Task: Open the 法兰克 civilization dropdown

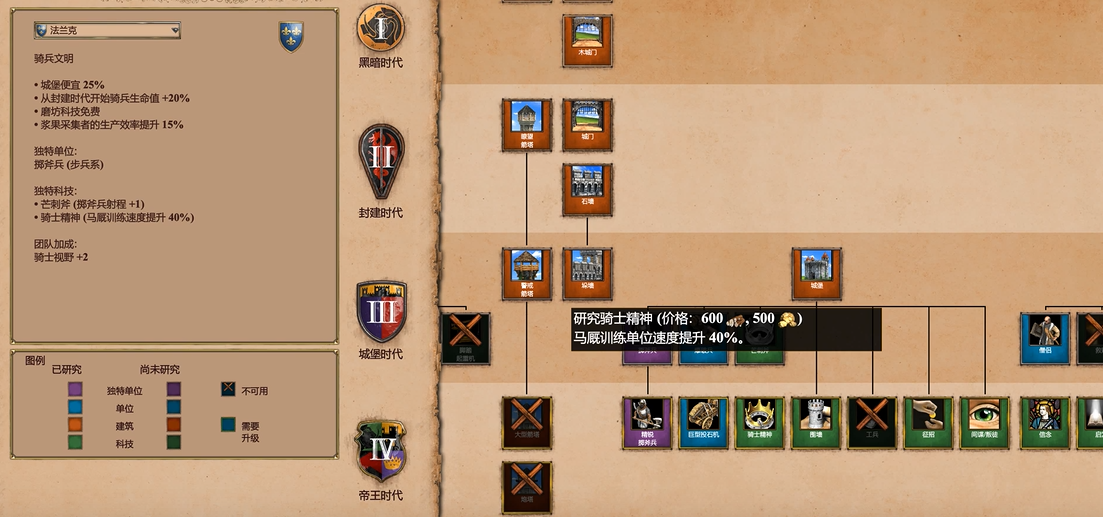Action: [x=107, y=31]
